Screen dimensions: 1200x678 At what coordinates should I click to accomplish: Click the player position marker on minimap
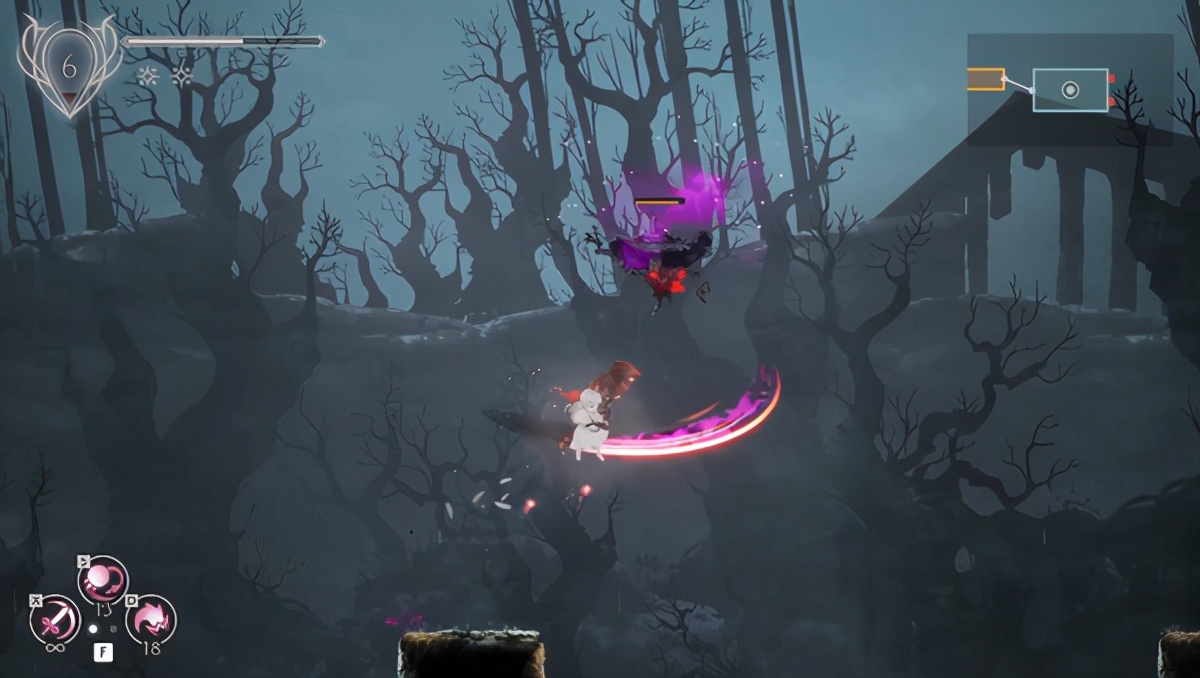pyautogui.click(x=1070, y=90)
